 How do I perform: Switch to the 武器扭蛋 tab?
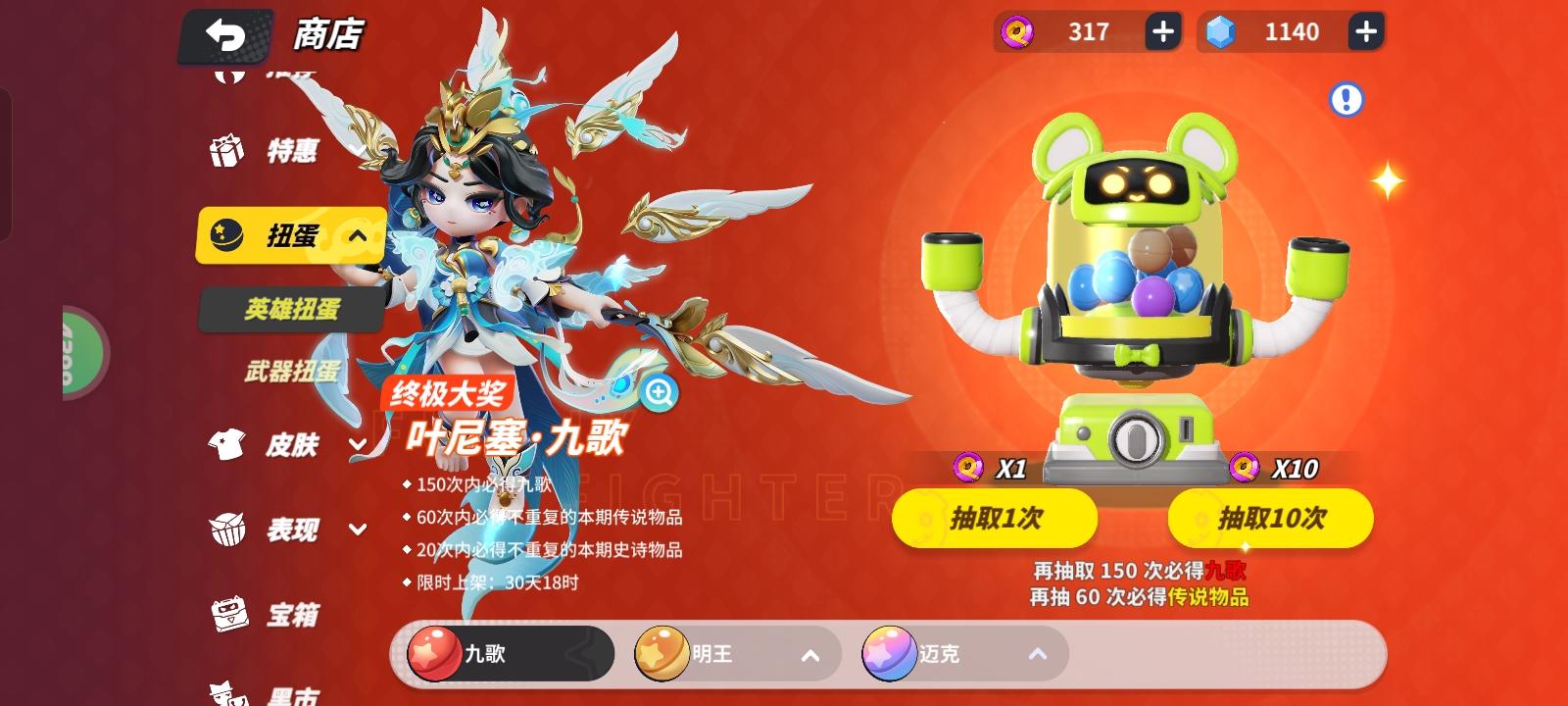coord(292,373)
